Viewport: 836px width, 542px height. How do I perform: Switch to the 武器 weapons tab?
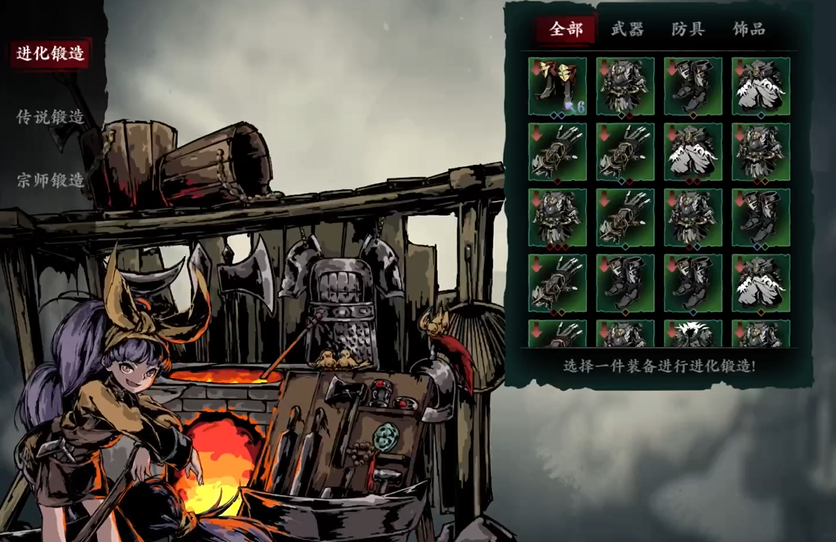pyautogui.click(x=627, y=29)
